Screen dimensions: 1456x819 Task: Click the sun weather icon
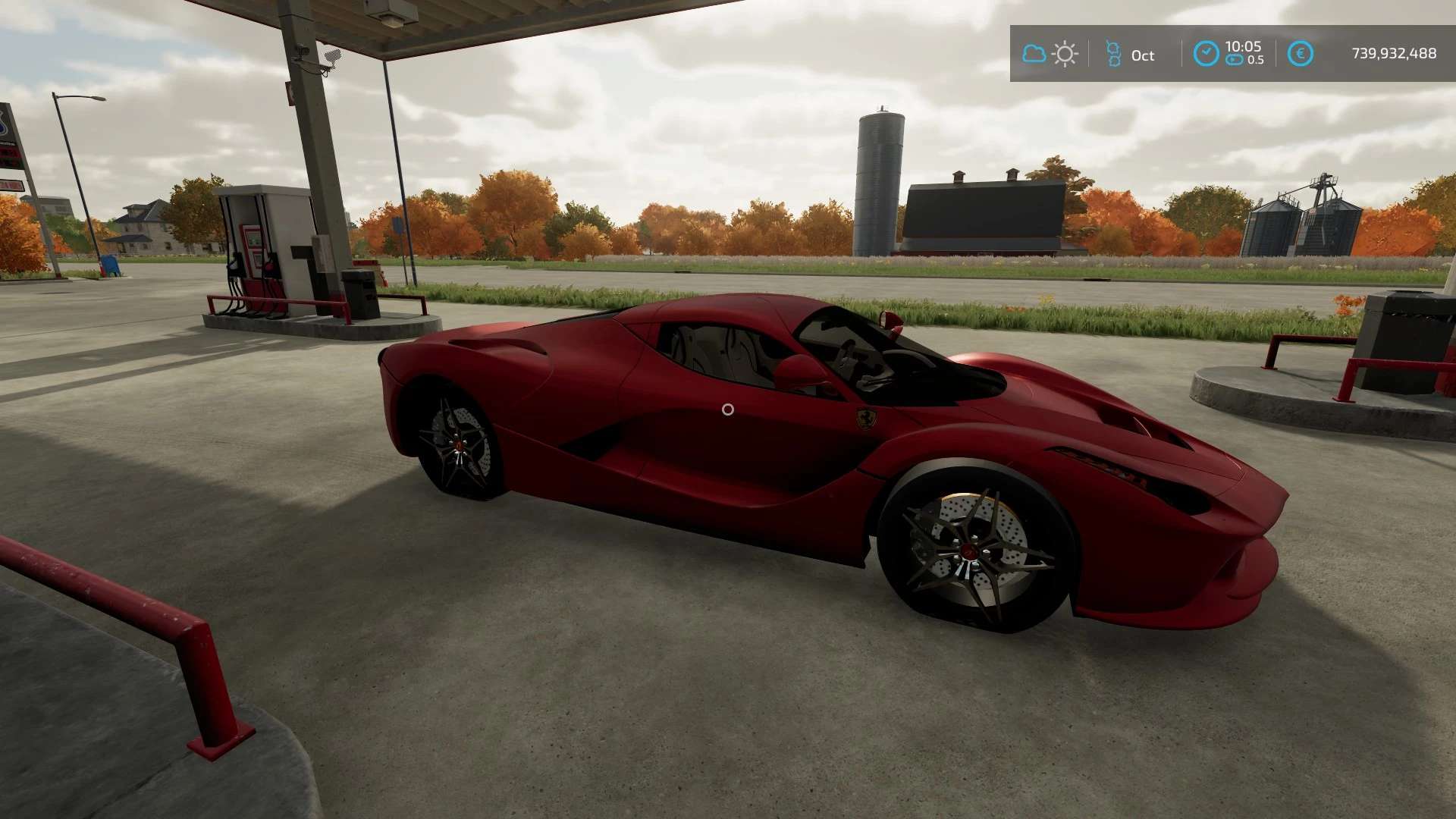point(1065,54)
